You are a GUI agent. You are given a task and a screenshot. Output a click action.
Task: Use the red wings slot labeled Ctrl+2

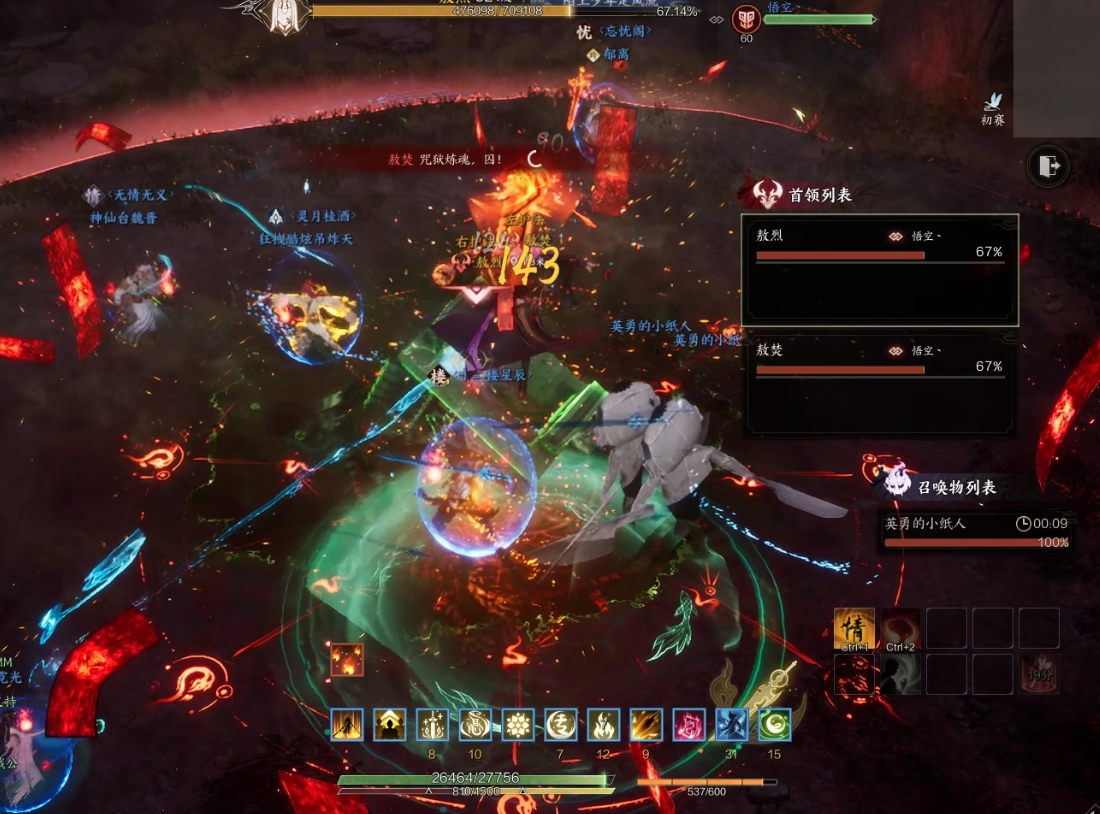click(900, 628)
